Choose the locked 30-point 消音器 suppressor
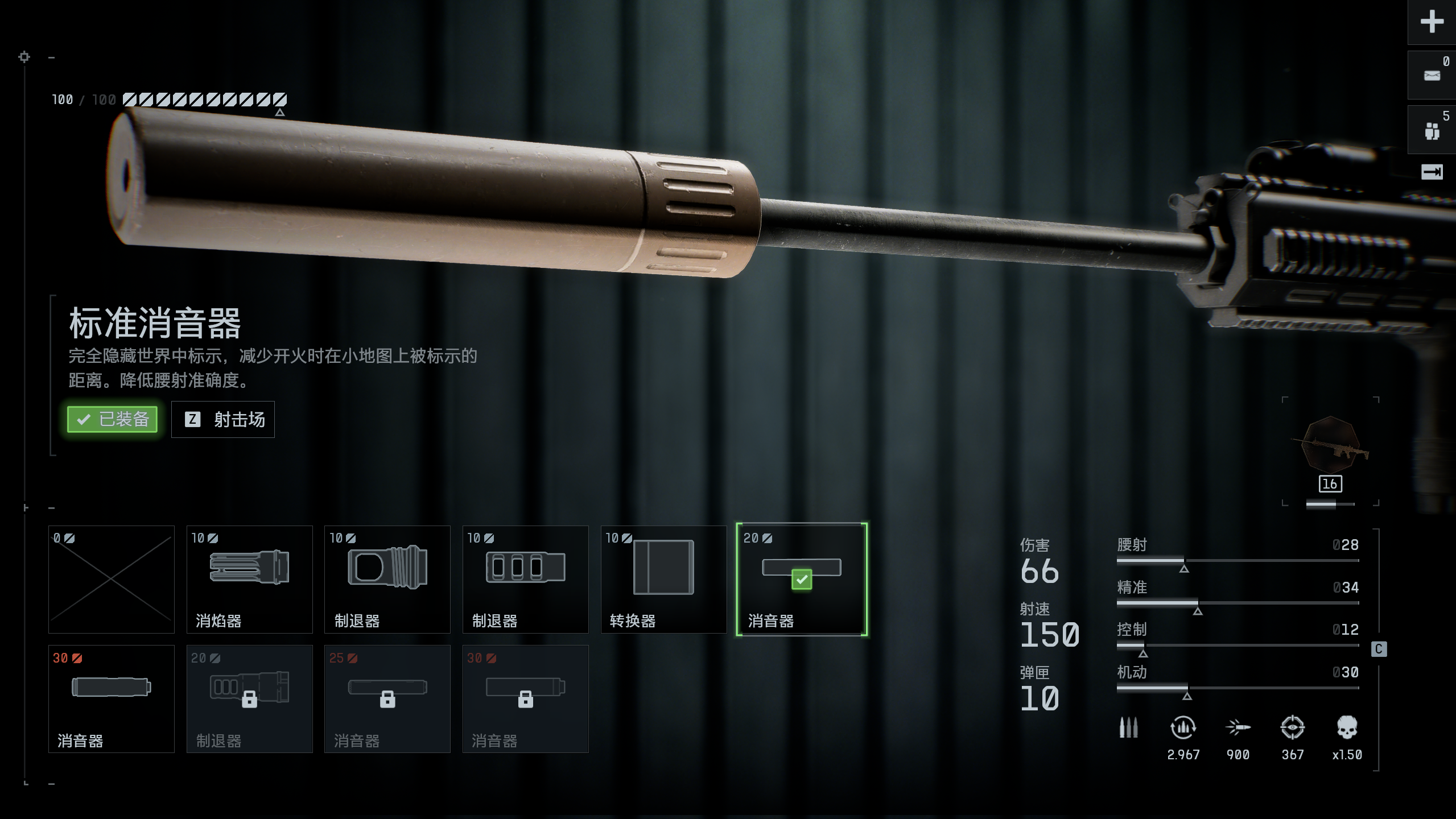Screen dimensions: 1456x819 525,698
